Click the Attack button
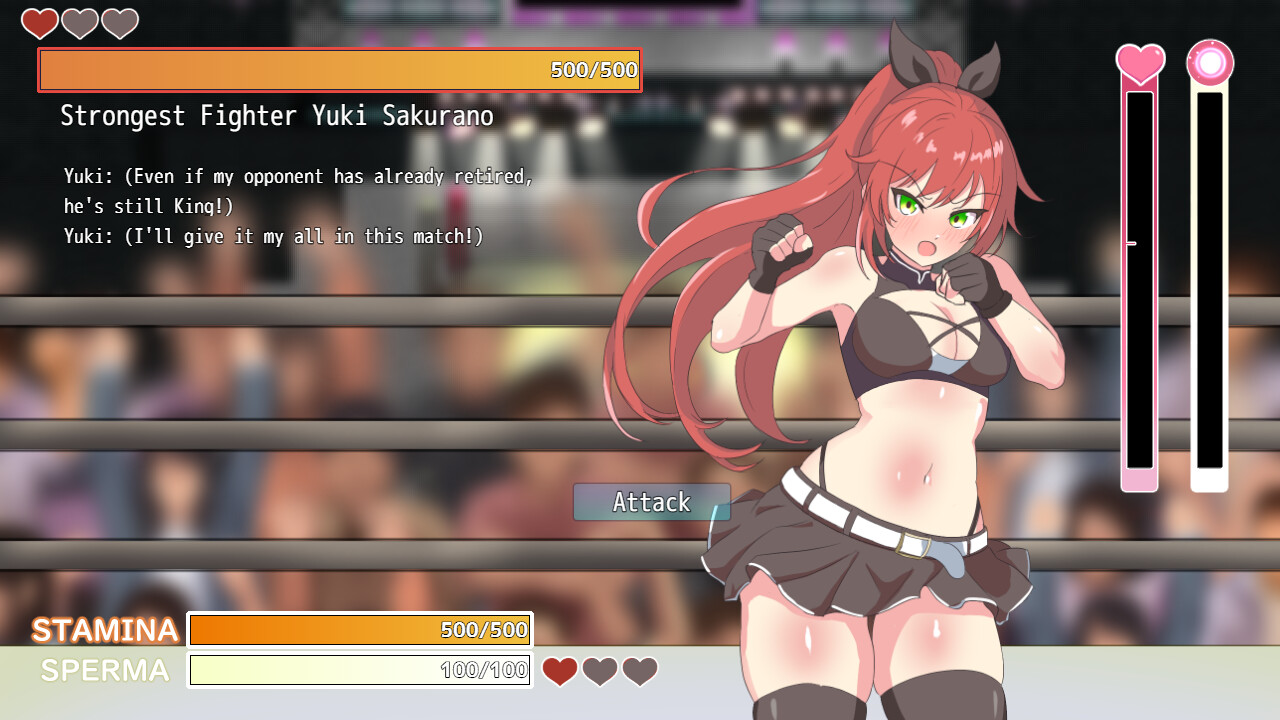Image resolution: width=1280 pixels, height=720 pixels. click(x=651, y=502)
